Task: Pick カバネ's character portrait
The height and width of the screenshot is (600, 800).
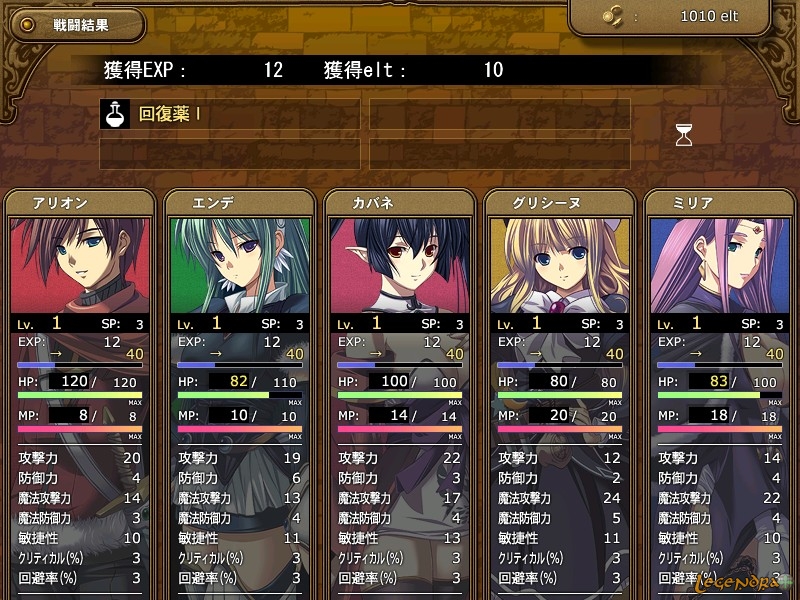Action: point(400,265)
